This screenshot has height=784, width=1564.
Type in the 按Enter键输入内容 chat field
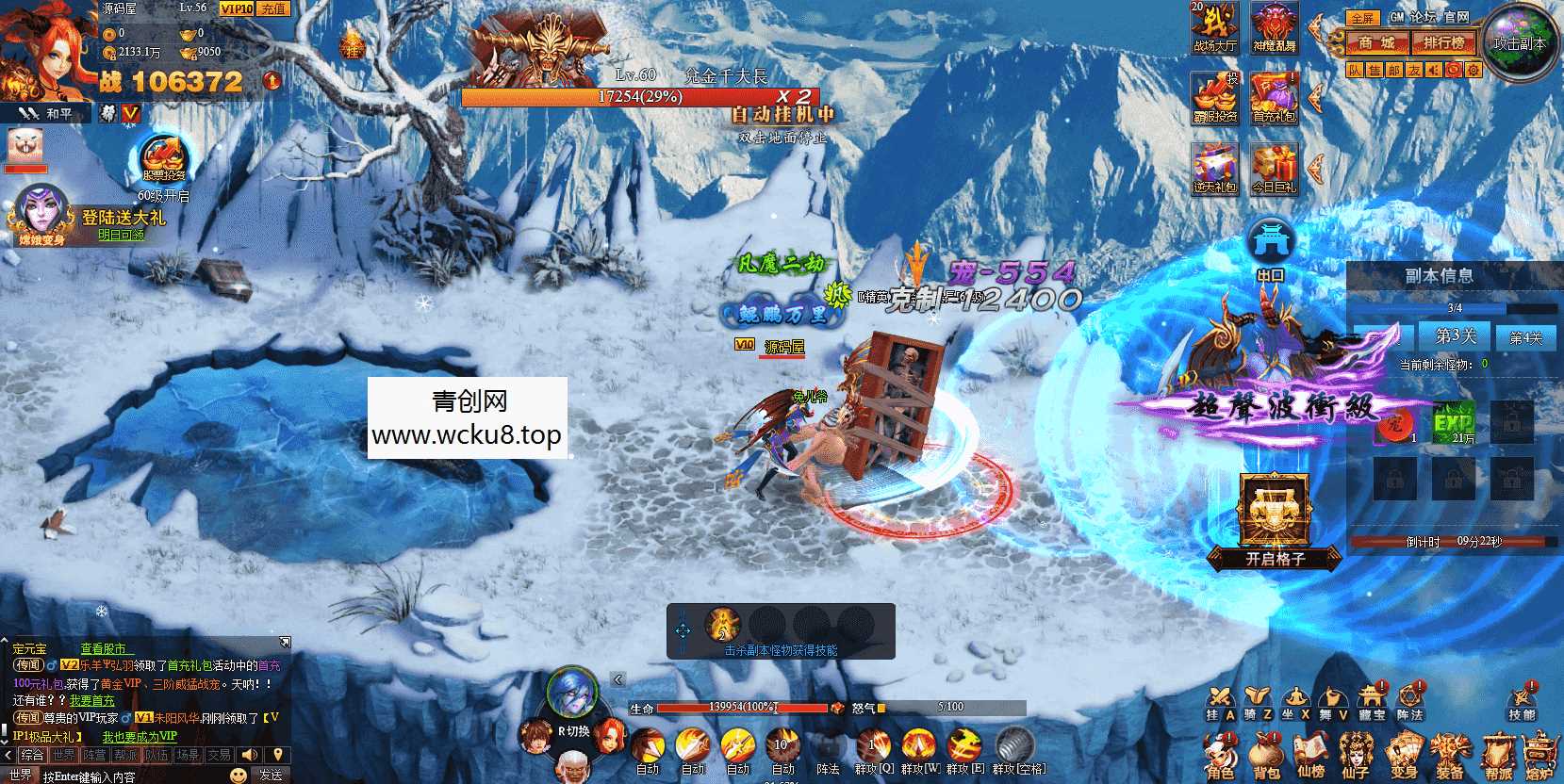click(90, 776)
